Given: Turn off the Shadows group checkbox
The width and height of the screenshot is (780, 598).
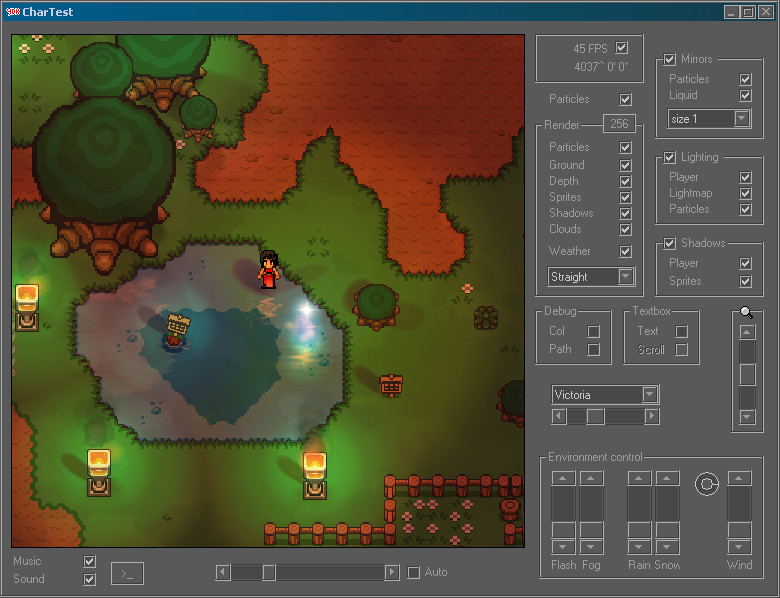Looking at the screenshot, I should [670, 244].
